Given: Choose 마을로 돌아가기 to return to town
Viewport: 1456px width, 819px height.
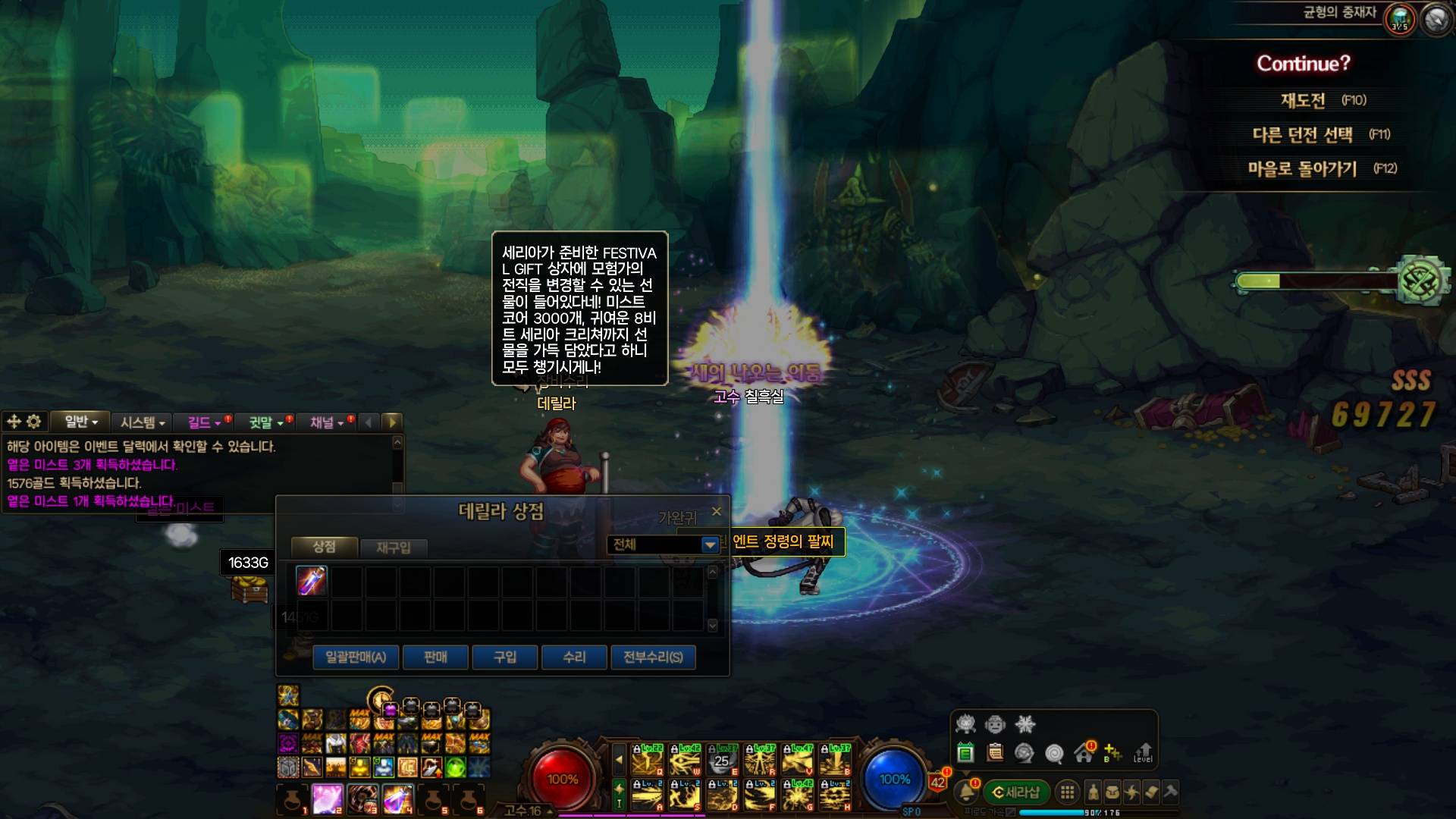Looking at the screenshot, I should 1302,168.
